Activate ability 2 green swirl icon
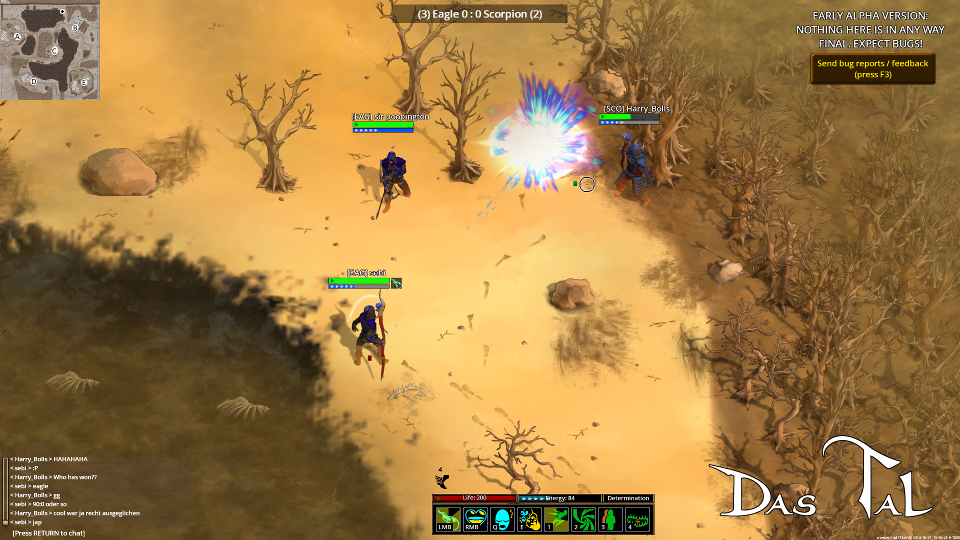 (583, 519)
